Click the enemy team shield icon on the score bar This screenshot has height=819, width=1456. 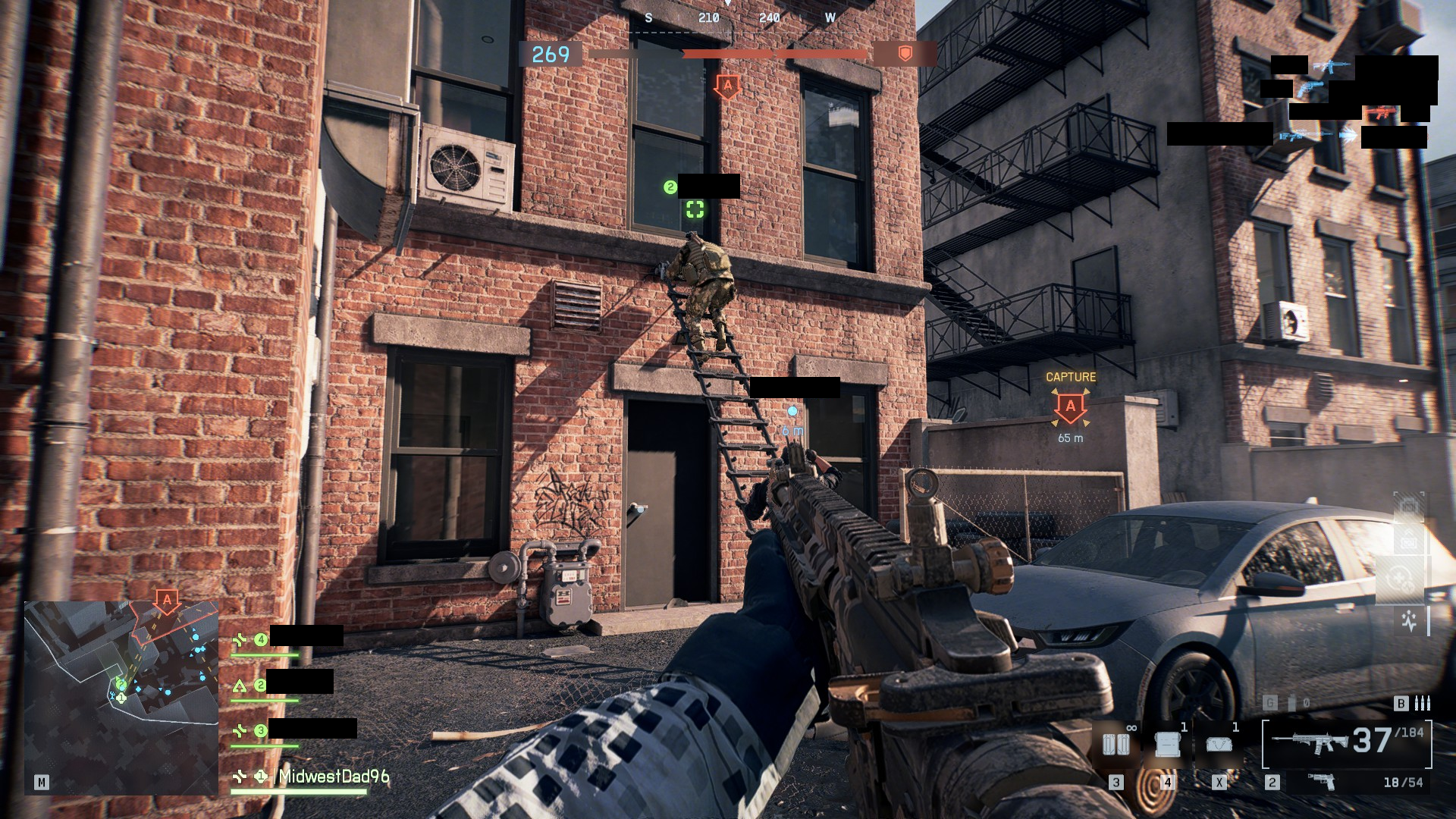point(905,53)
